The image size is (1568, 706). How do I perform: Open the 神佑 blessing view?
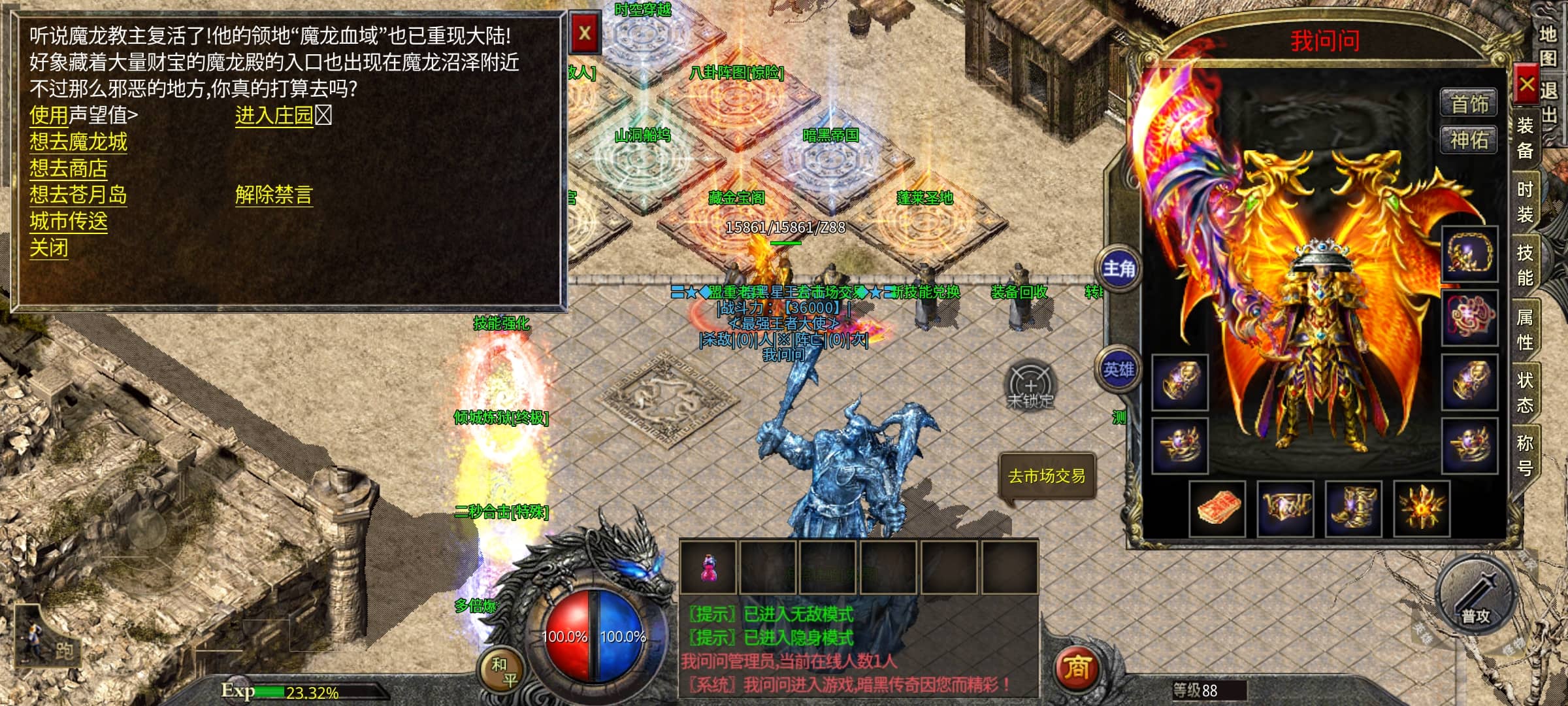(1469, 140)
